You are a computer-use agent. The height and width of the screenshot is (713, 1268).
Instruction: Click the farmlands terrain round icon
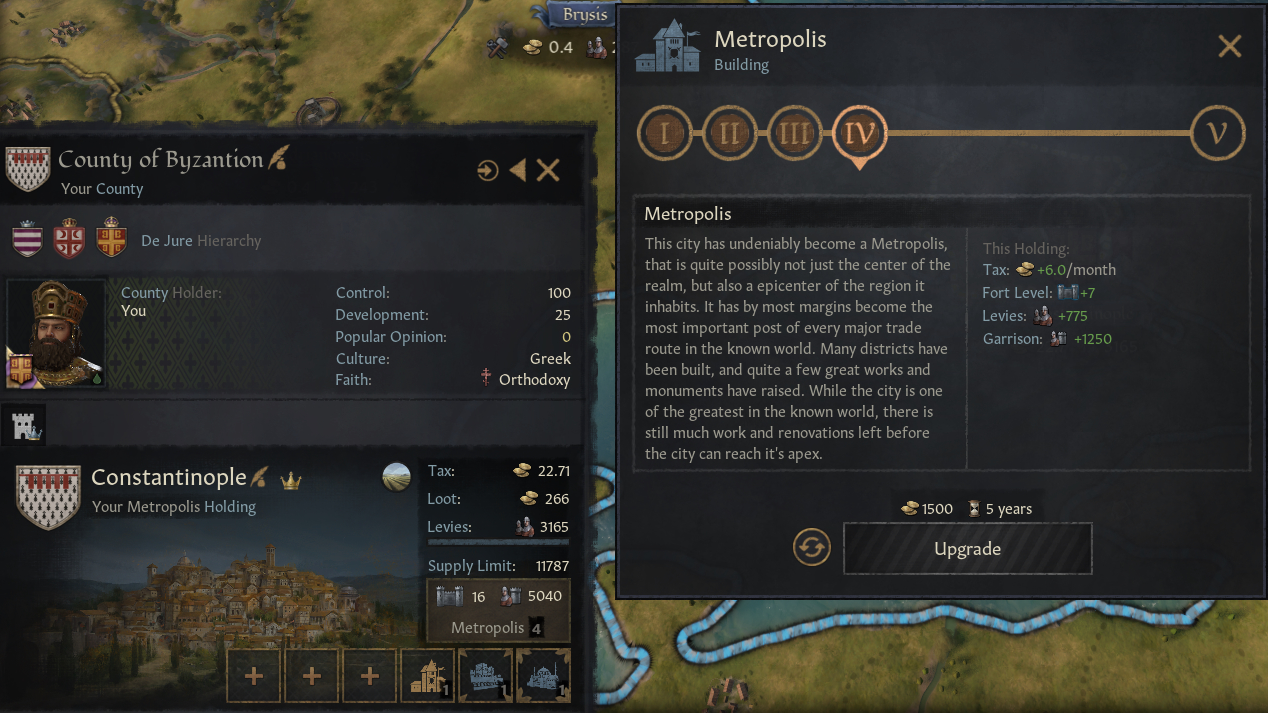click(x=397, y=477)
